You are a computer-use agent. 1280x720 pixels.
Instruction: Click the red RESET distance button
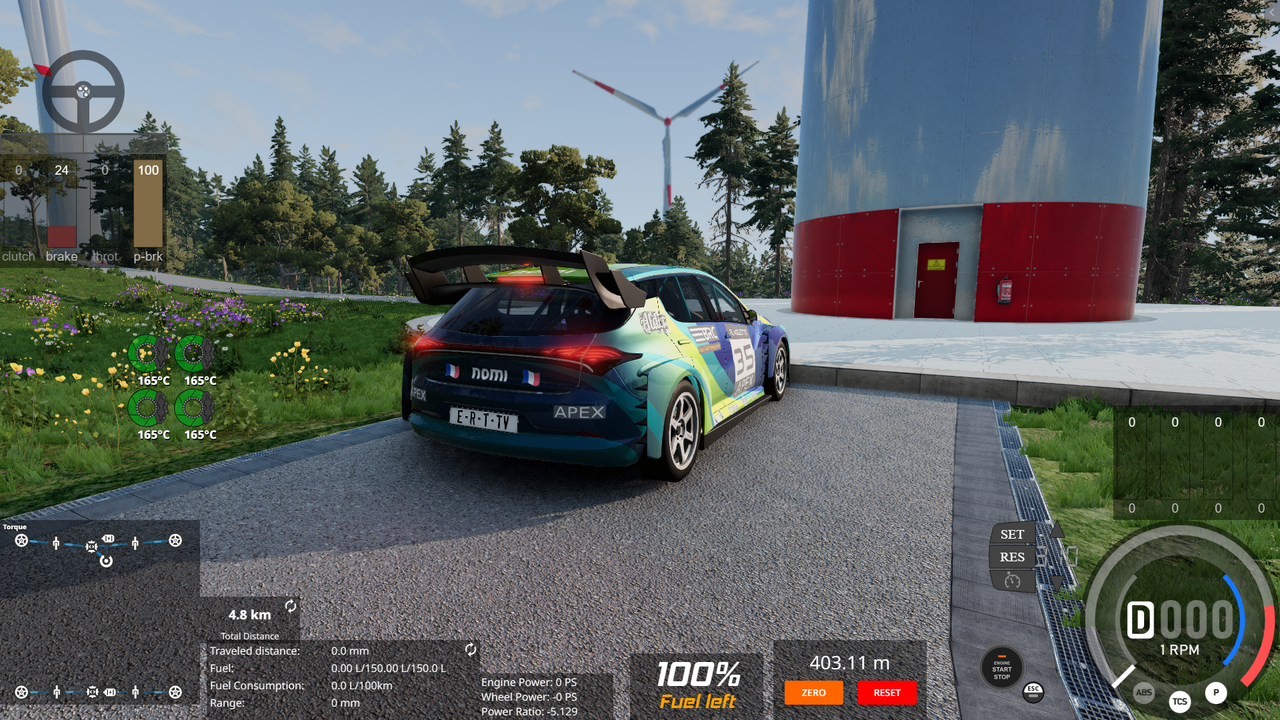tap(886, 692)
